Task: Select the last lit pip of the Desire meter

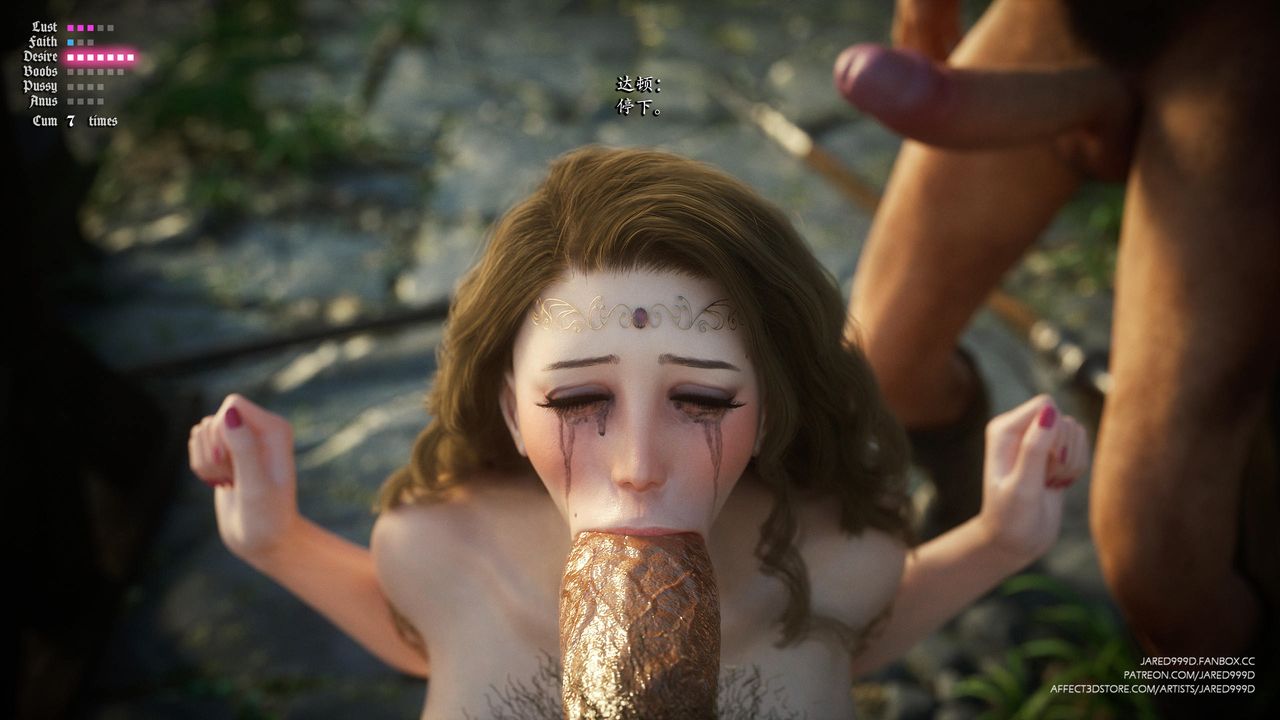Action: tap(130, 57)
